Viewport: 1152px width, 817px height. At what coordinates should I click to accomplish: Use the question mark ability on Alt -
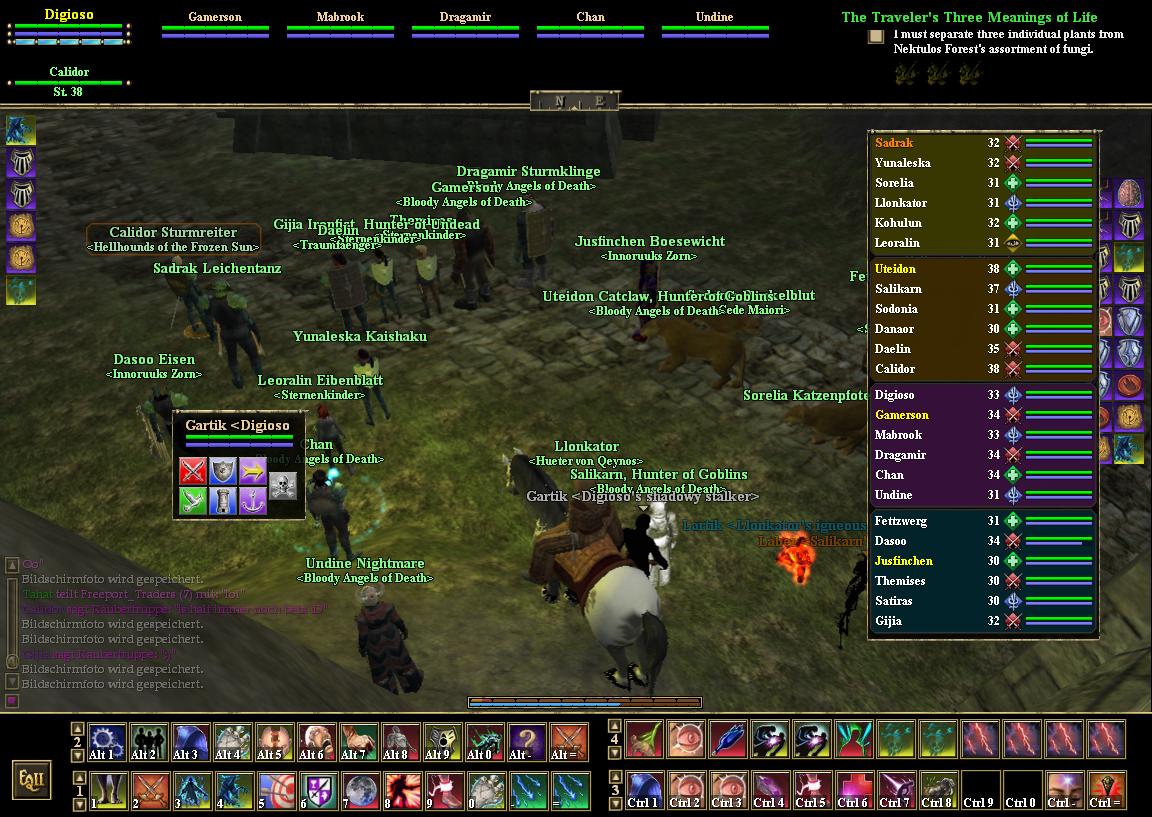[x=527, y=742]
